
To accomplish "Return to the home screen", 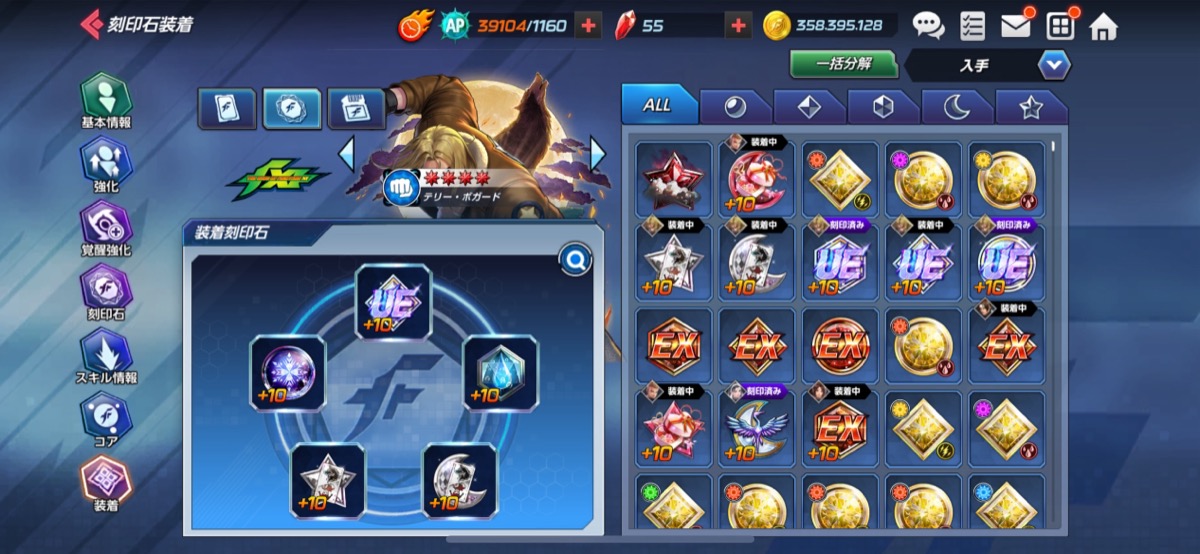I will click(1103, 26).
